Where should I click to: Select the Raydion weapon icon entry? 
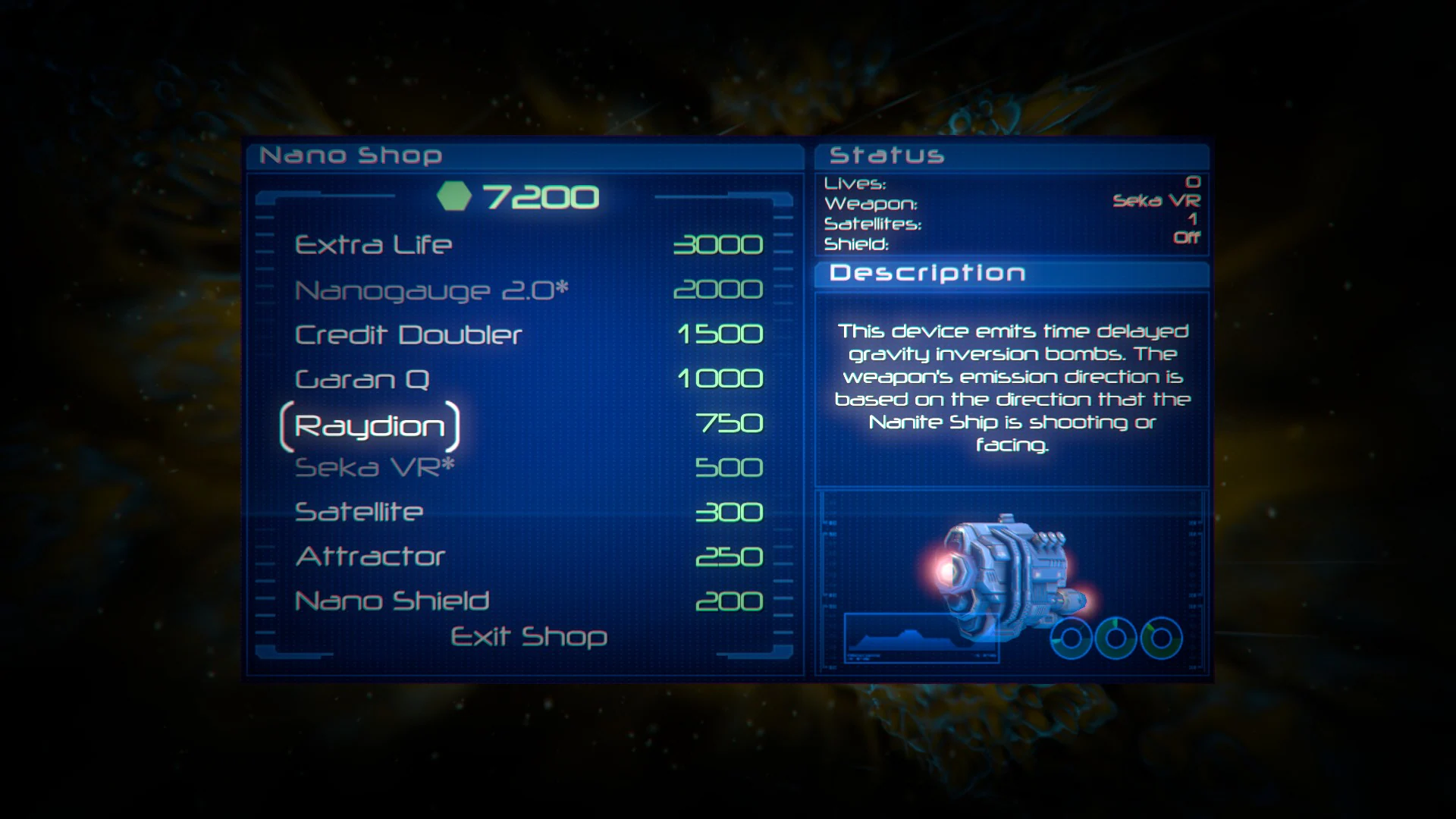tap(369, 425)
